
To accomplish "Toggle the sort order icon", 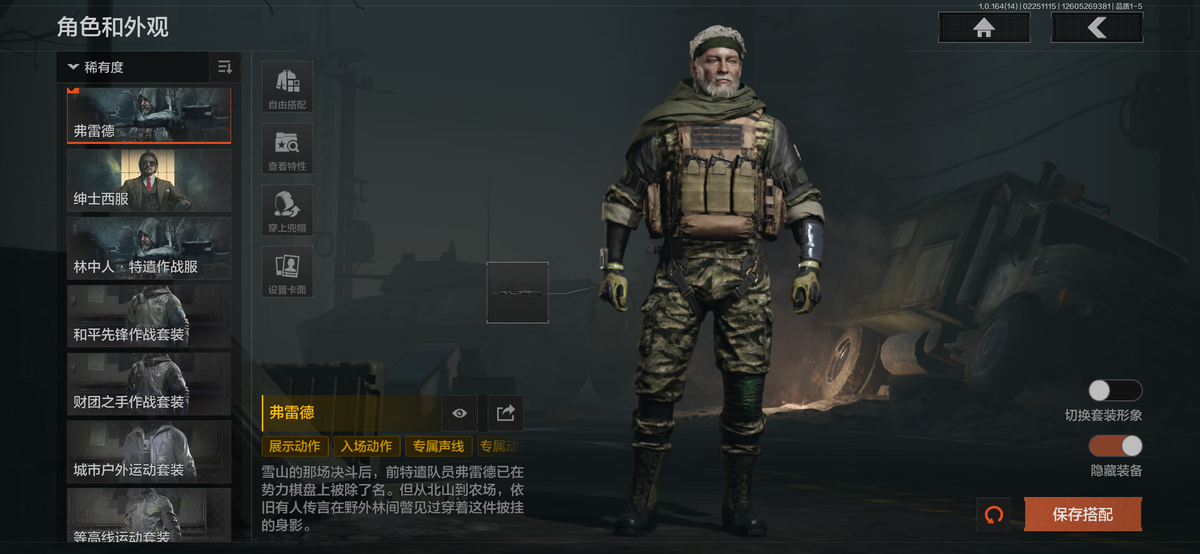I will point(225,68).
